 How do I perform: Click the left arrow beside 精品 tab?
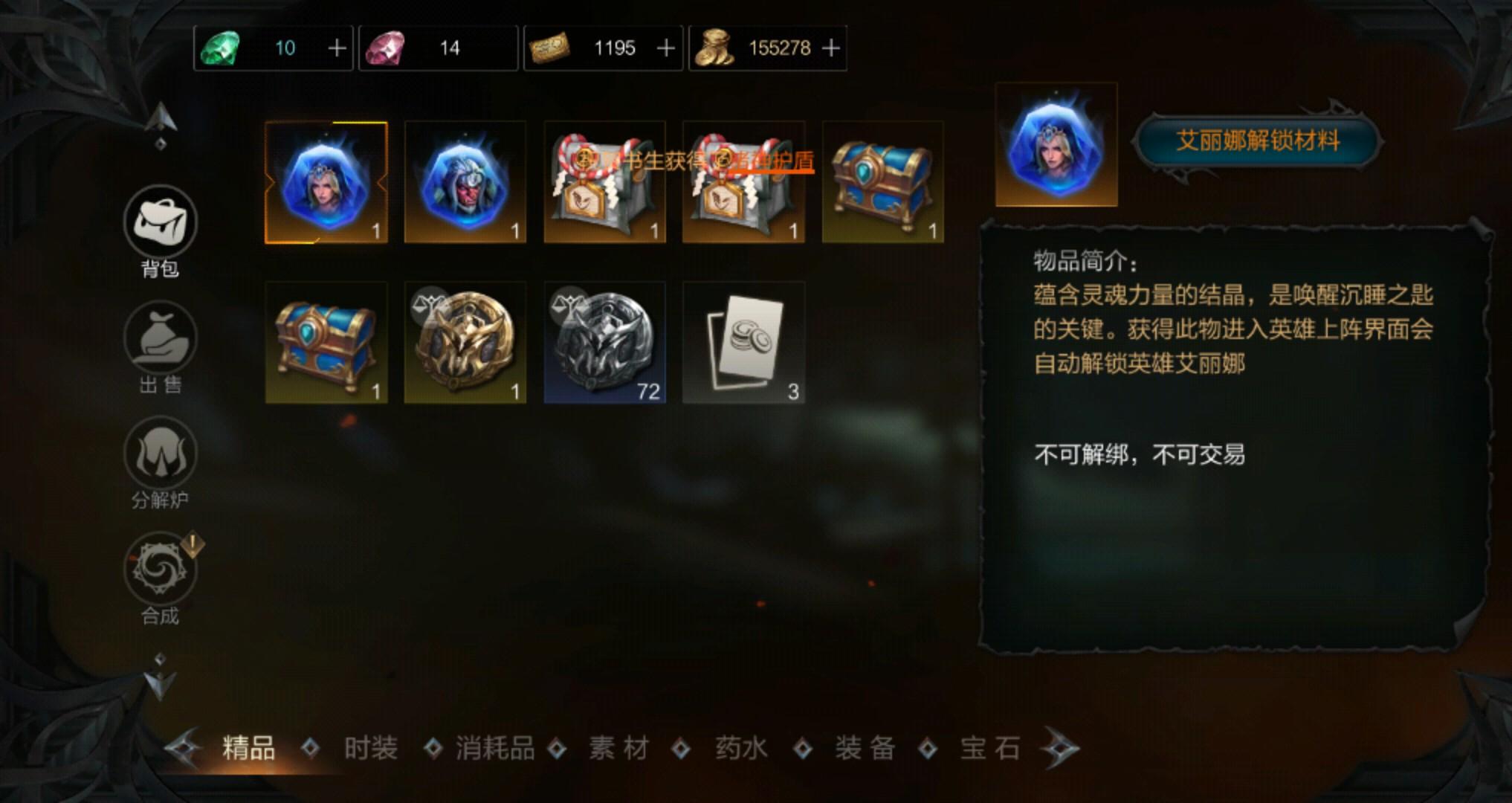coord(181,747)
